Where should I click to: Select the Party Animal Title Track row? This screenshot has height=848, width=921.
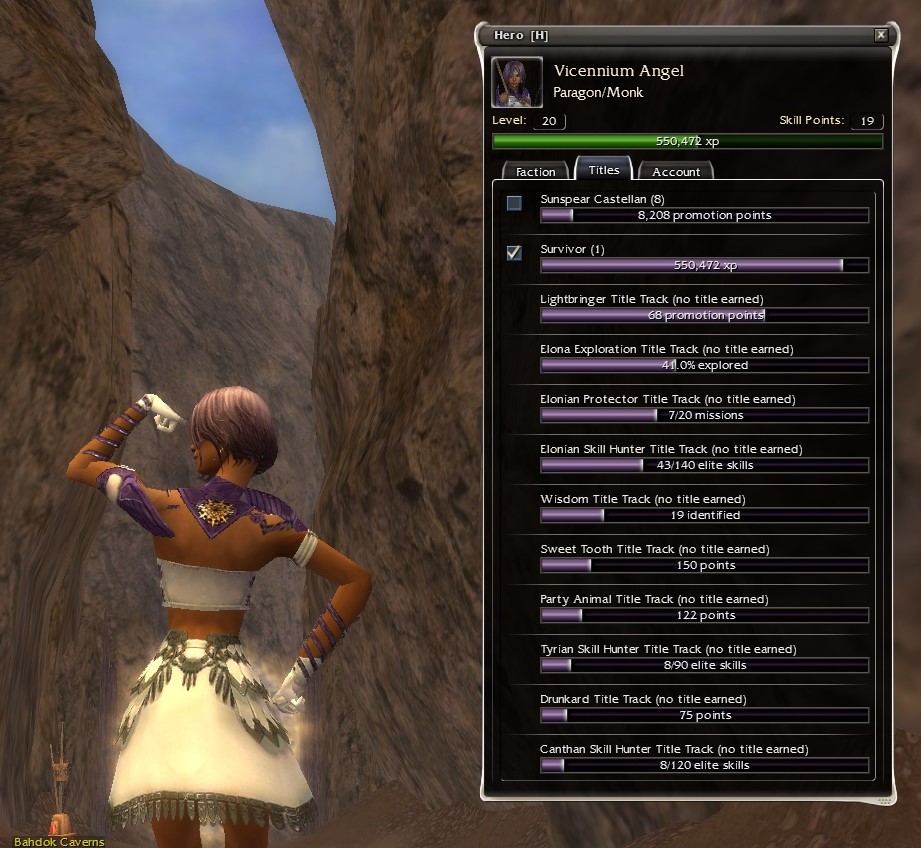(x=704, y=608)
